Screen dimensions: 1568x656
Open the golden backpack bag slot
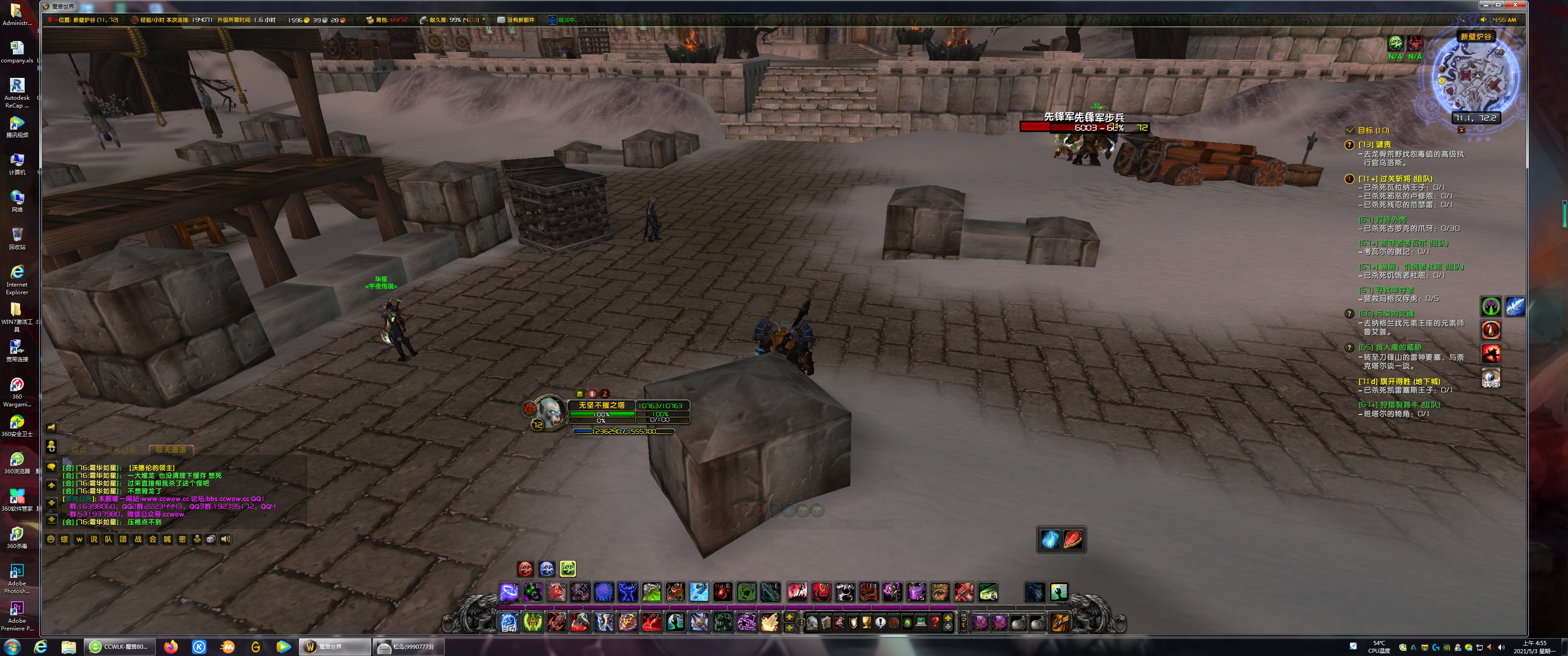(1059, 622)
